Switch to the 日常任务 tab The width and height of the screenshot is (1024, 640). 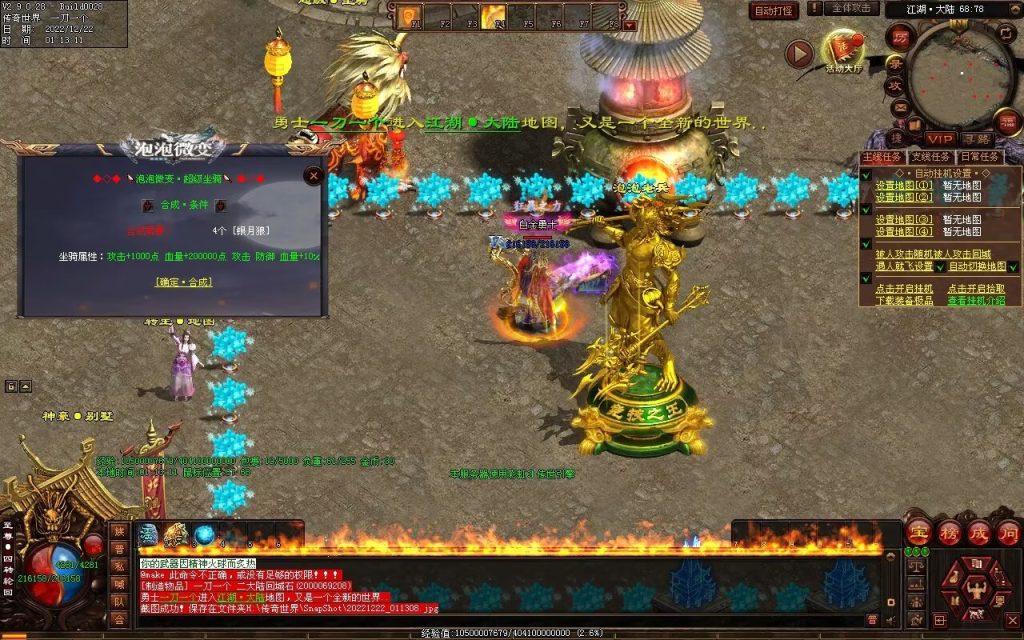[x=981, y=157]
